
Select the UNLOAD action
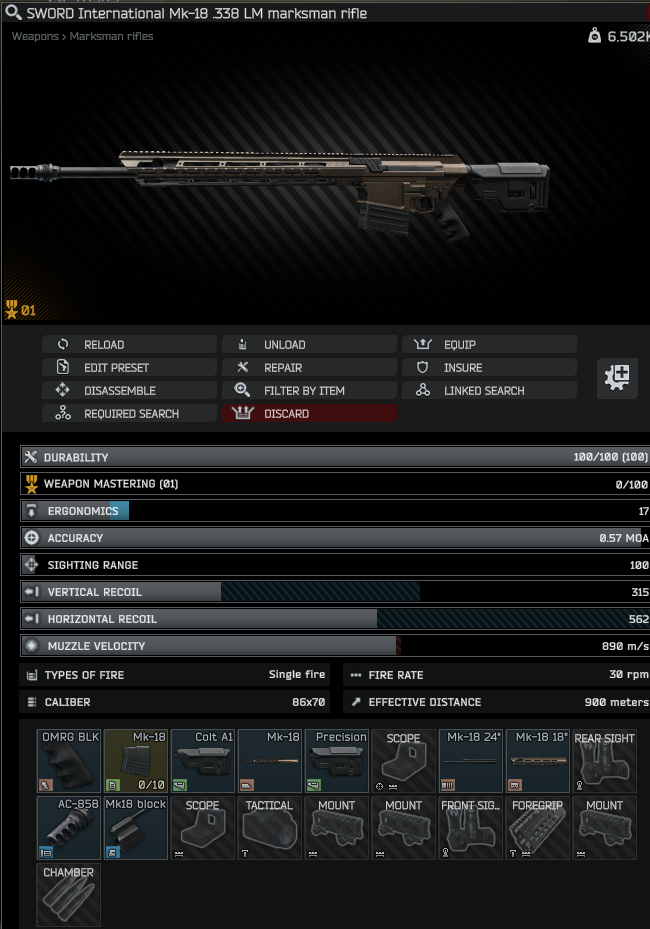(309, 345)
